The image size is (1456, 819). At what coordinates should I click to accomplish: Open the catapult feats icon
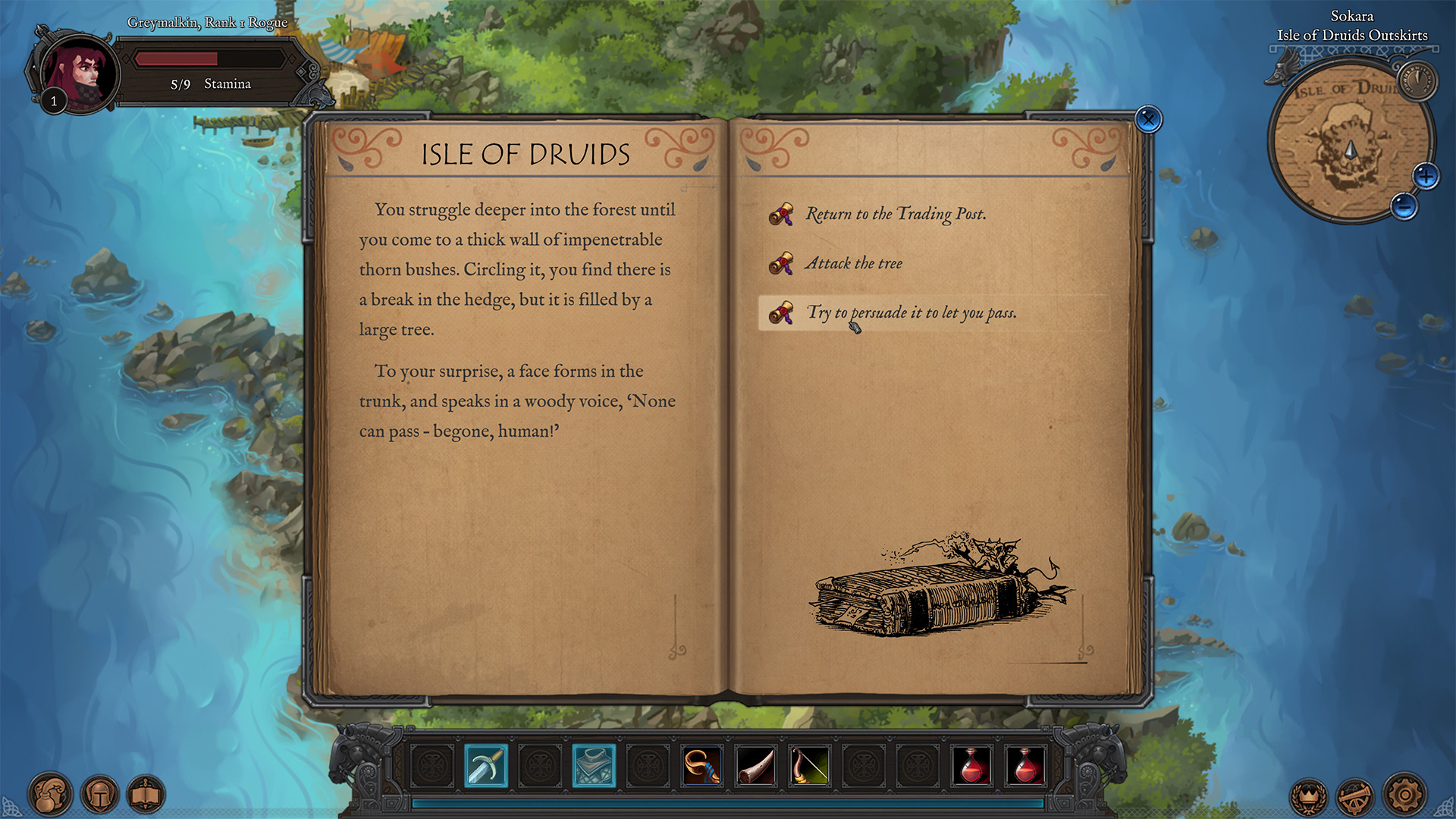[1357, 794]
